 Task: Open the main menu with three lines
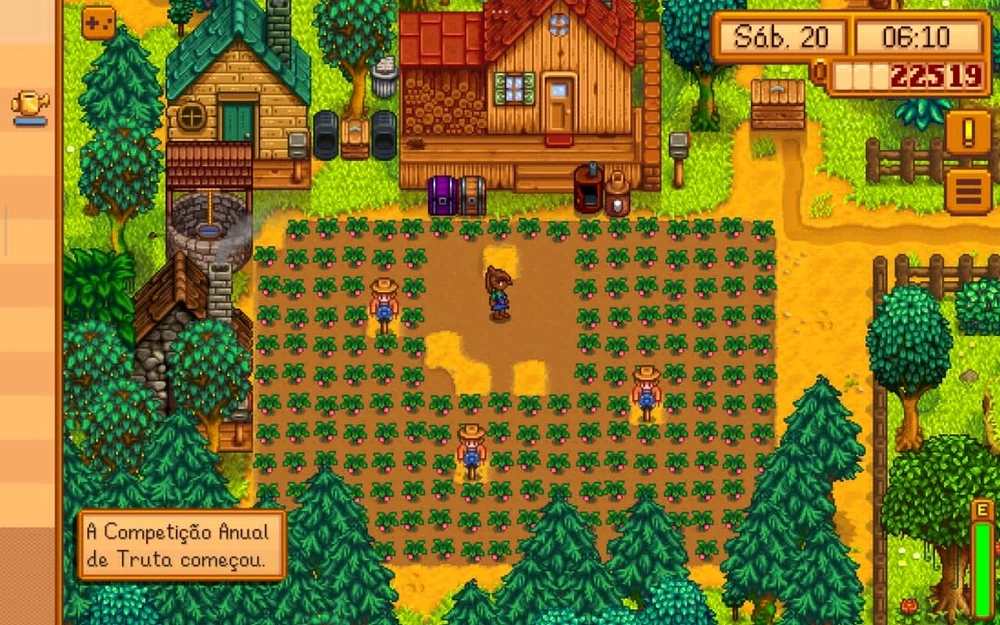tap(968, 190)
